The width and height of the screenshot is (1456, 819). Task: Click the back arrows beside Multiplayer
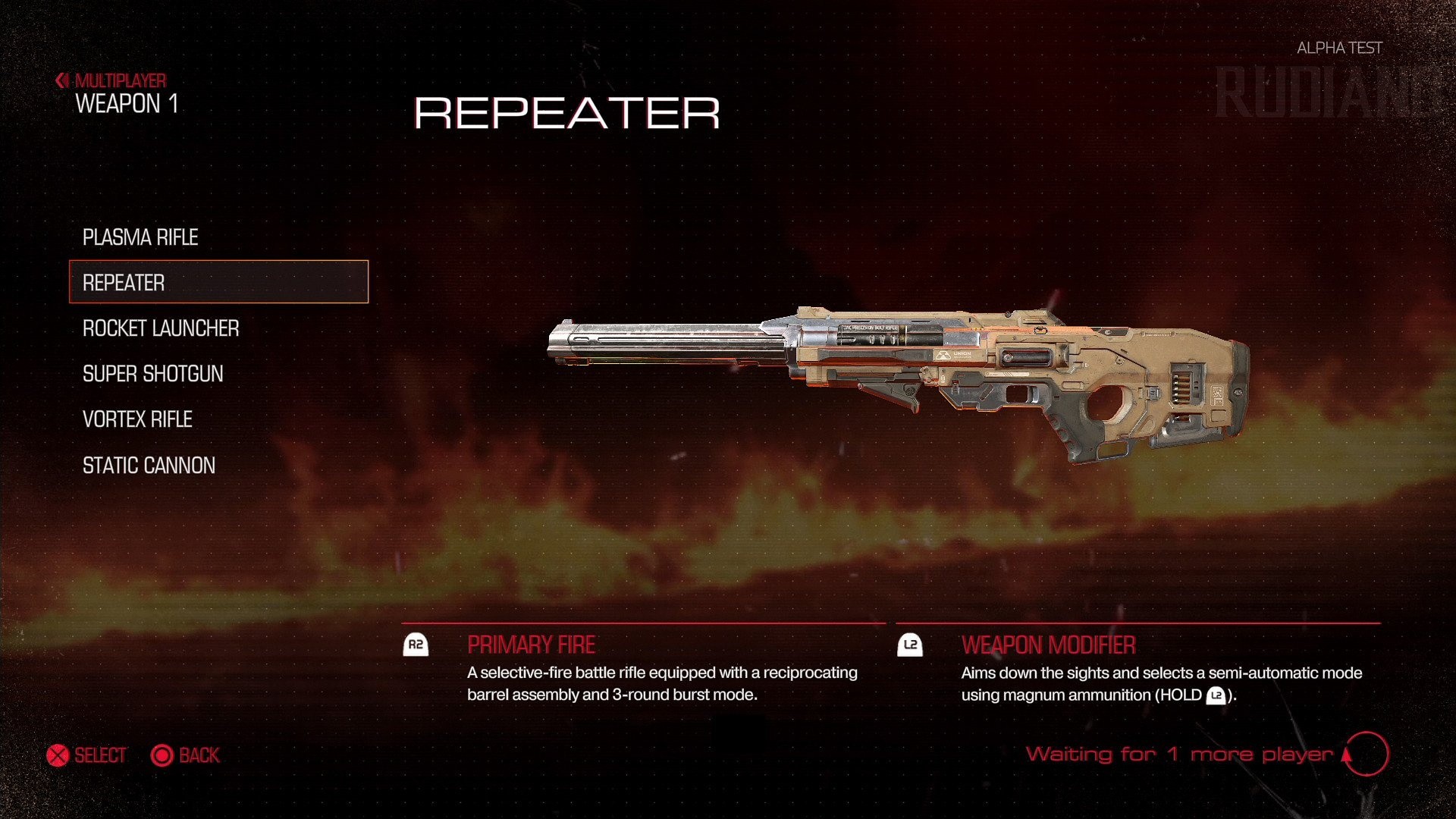(x=61, y=80)
